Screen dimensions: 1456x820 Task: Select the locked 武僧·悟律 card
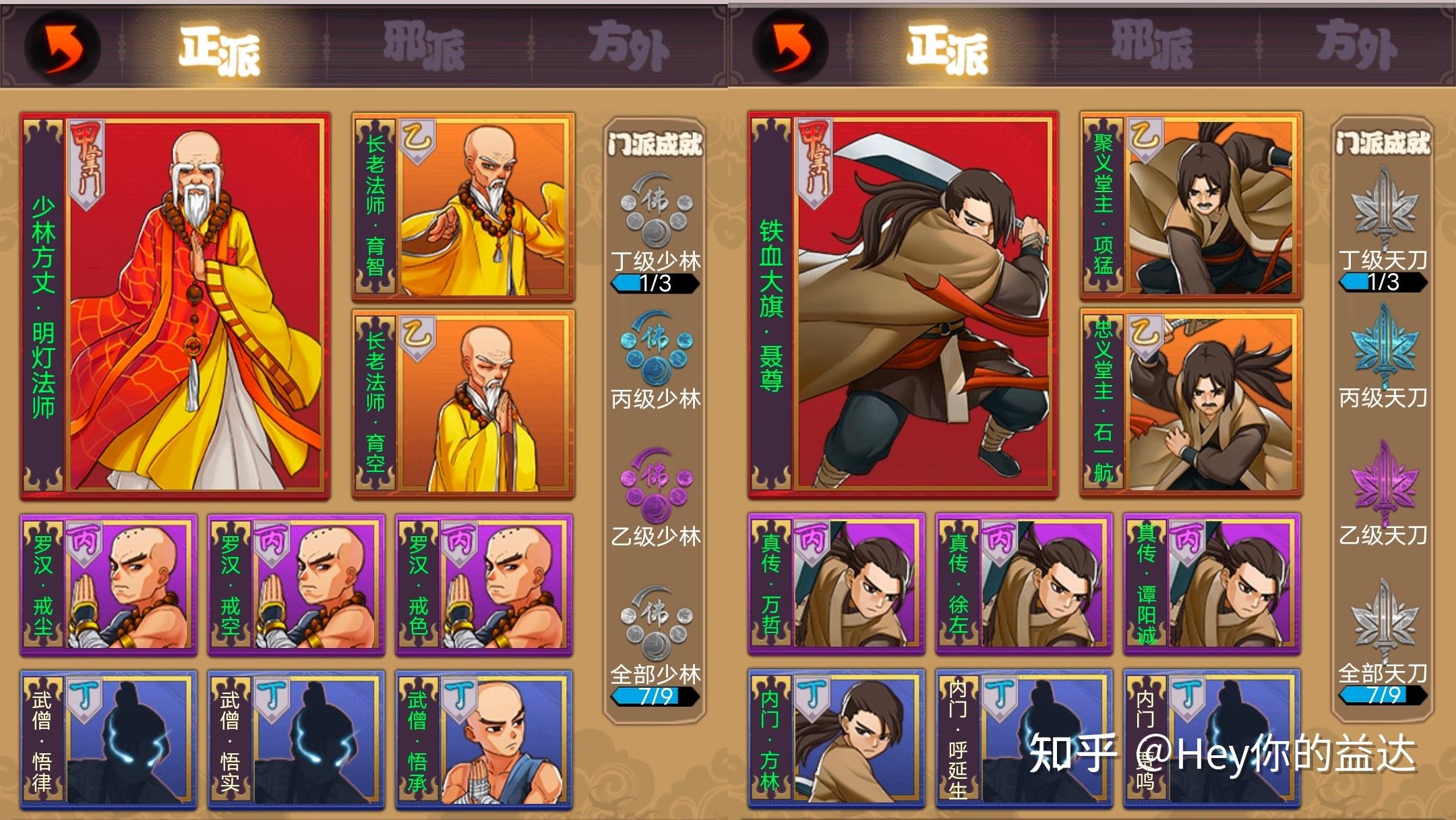coord(109,738)
